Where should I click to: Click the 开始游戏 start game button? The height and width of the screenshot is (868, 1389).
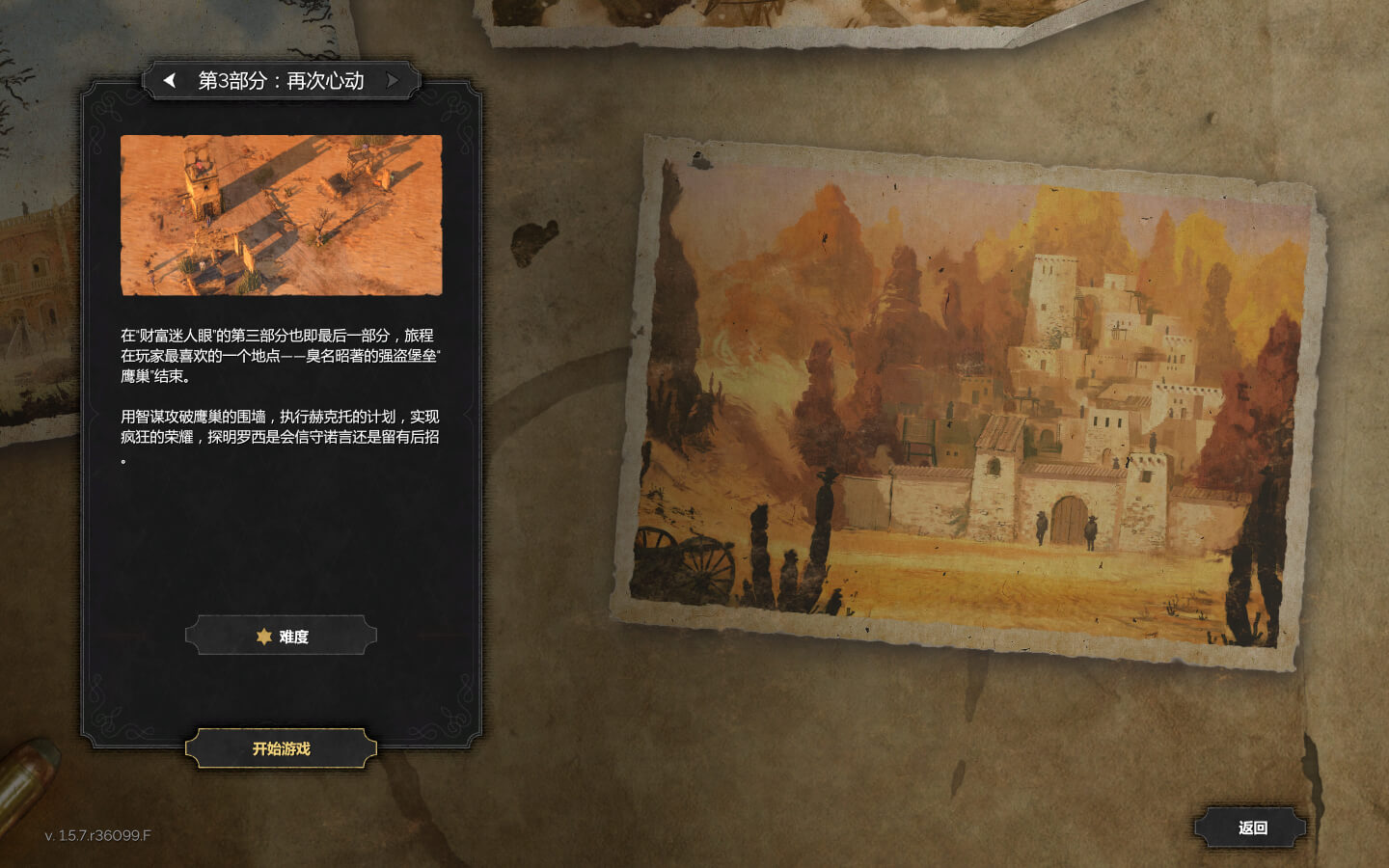[281, 748]
